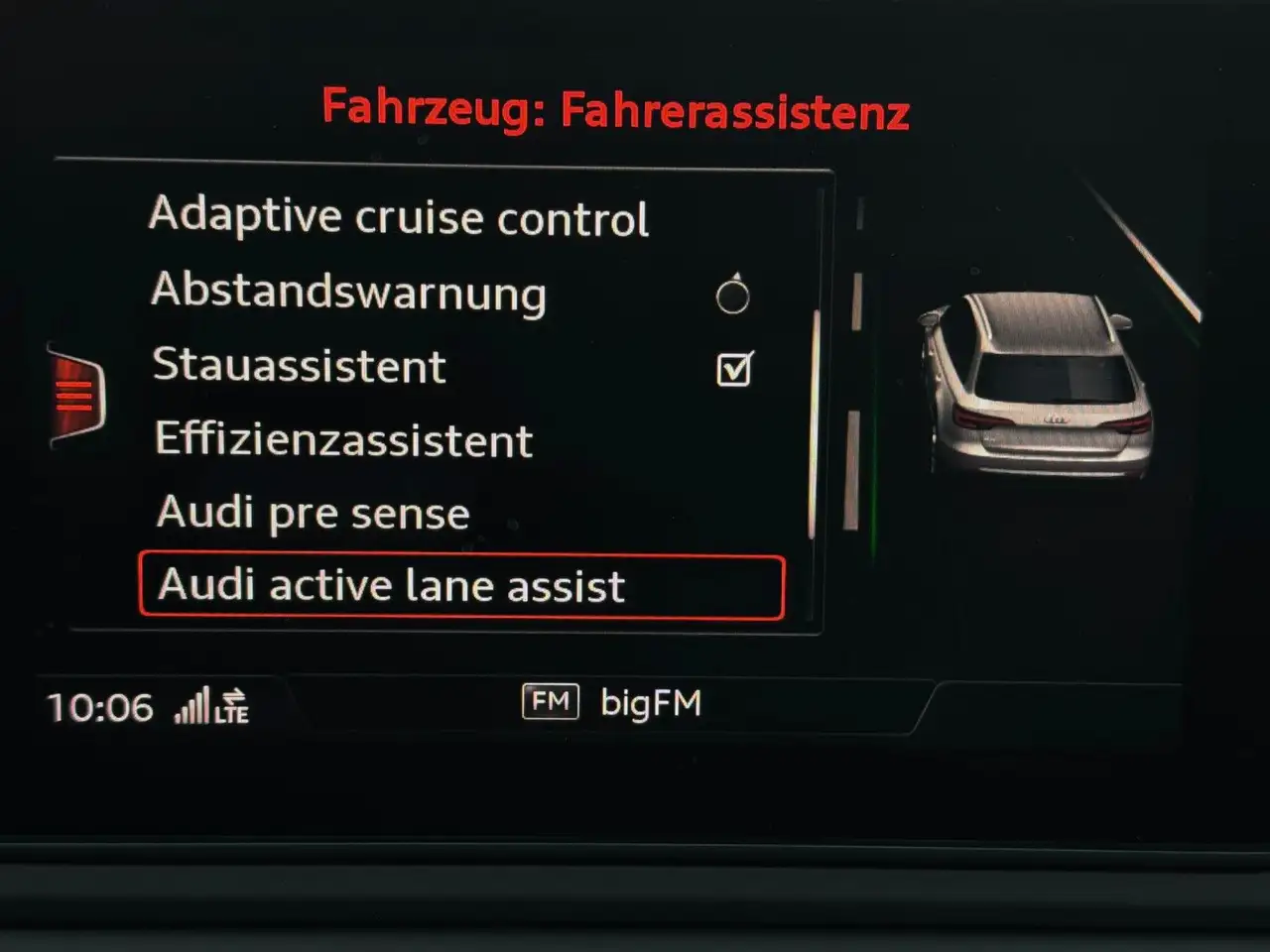Image resolution: width=1270 pixels, height=952 pixels.
Task: Open the red side menu tab
Action: [x=76, y=397]
